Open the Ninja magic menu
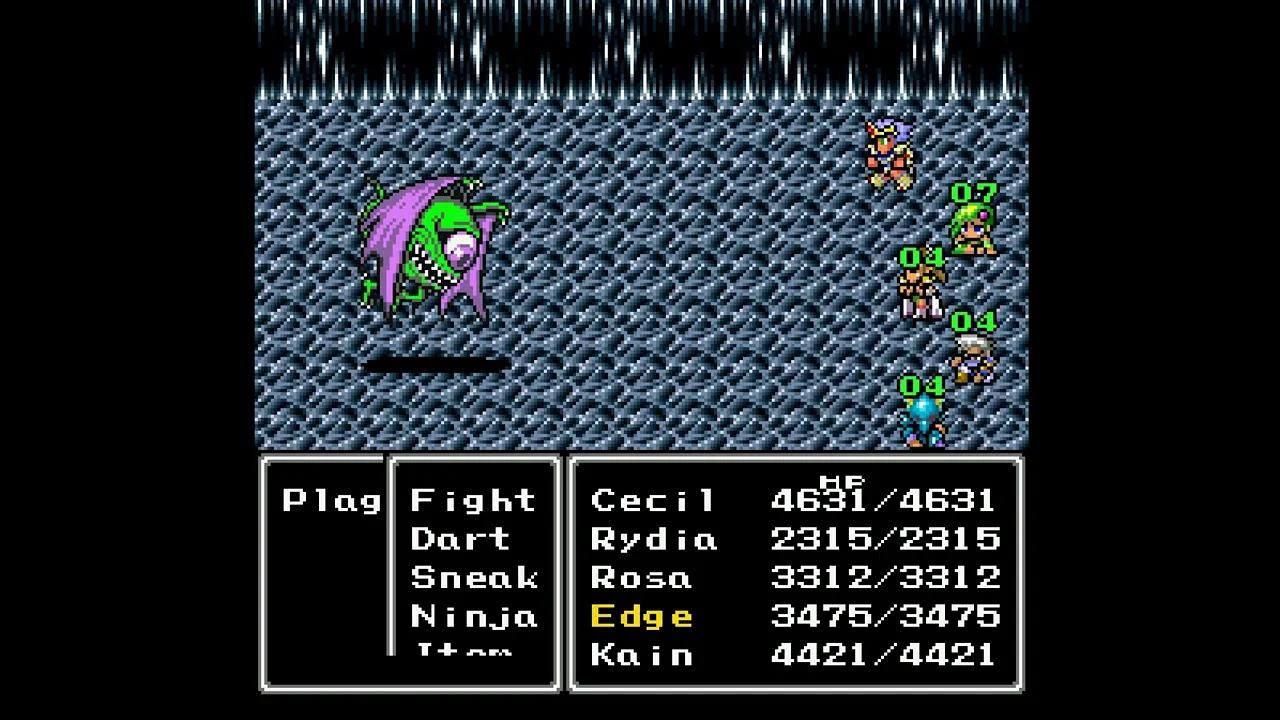 pyautogui.click(x=473, y=617)
